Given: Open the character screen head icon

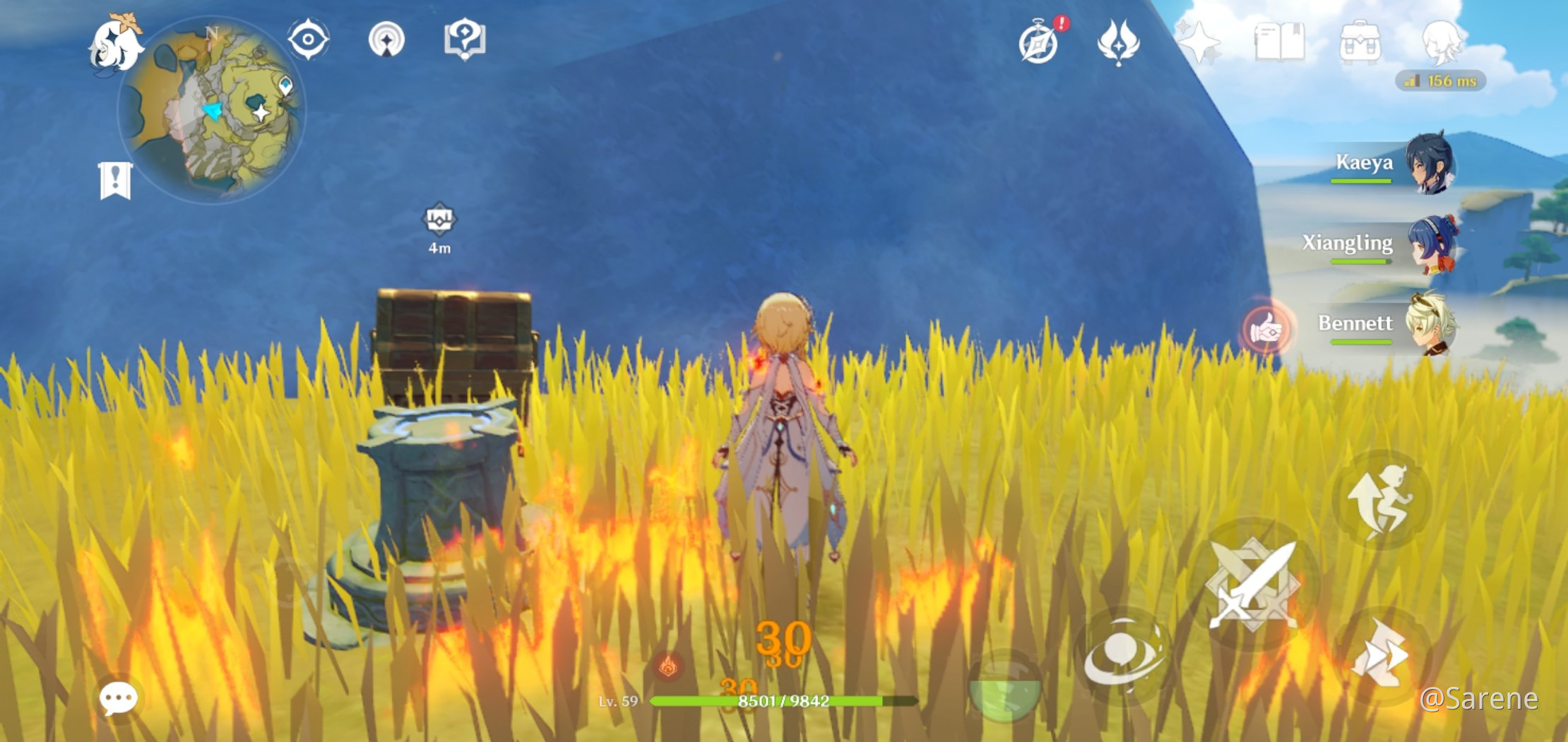Looking at the screenshot, I should (1441, 42).
